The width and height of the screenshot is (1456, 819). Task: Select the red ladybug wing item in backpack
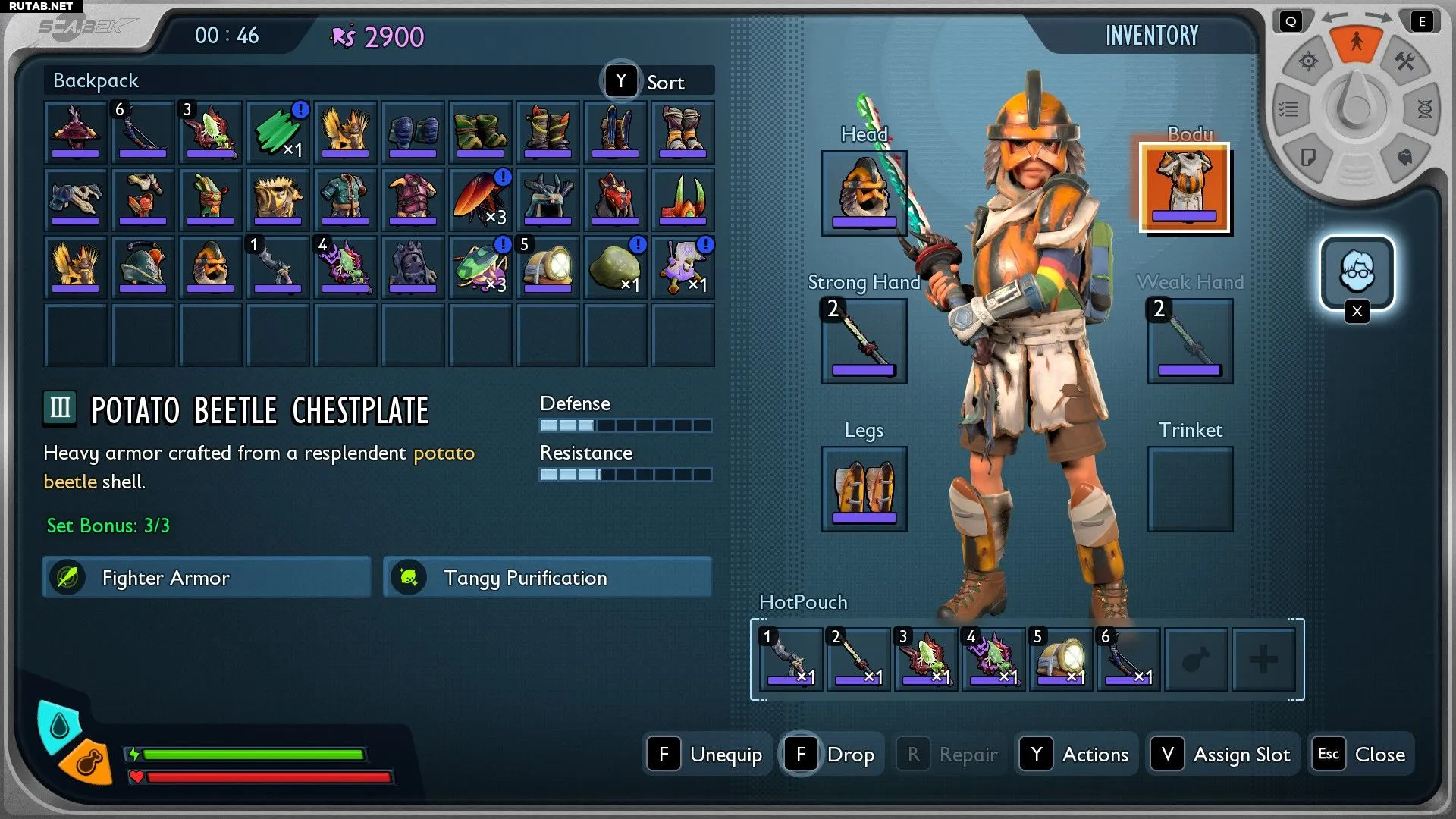pos(480,199)
